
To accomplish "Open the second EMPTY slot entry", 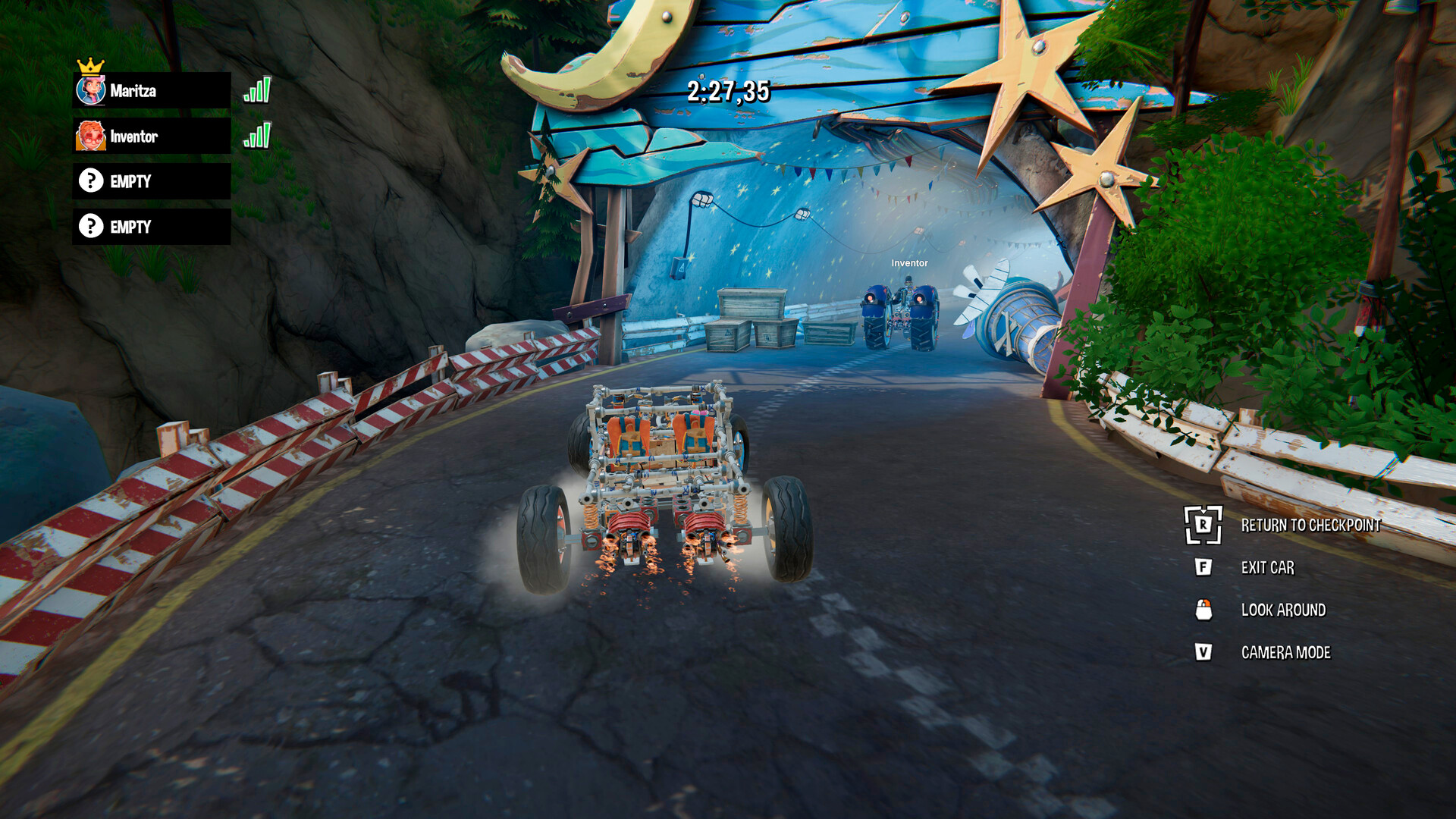I will click(150, 226).
